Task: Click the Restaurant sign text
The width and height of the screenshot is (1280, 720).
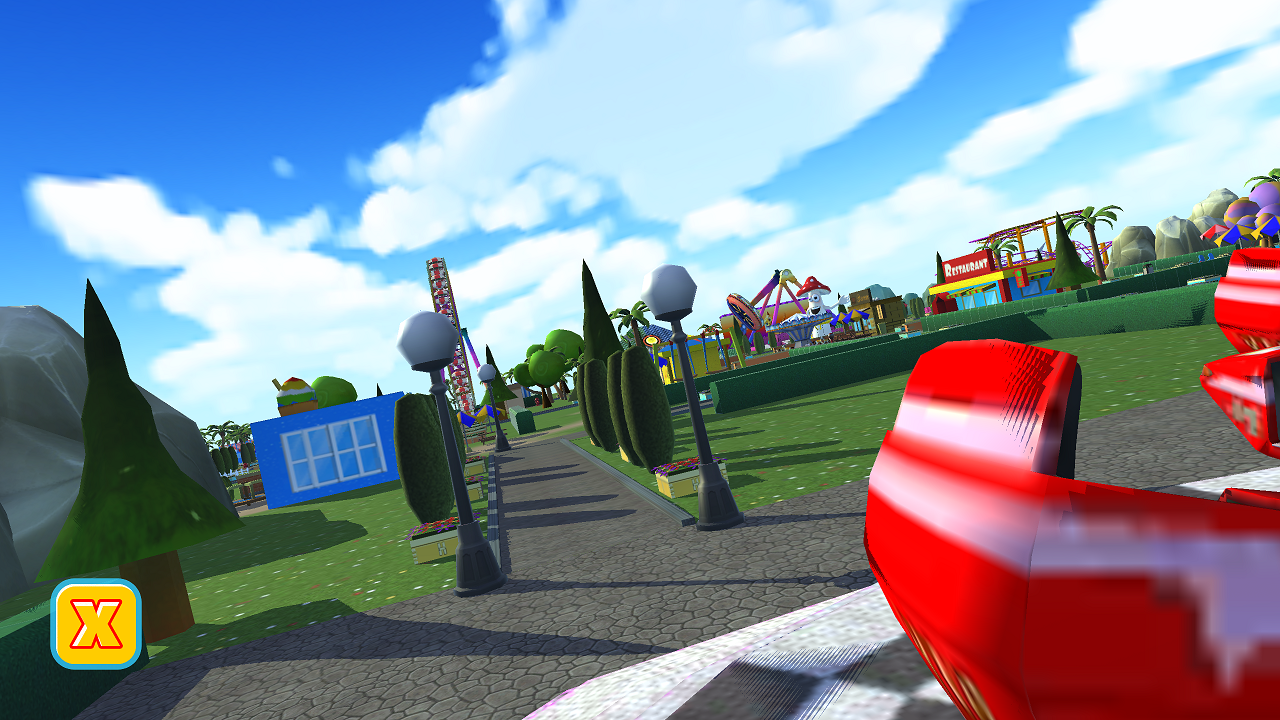Action: point(965,267)
